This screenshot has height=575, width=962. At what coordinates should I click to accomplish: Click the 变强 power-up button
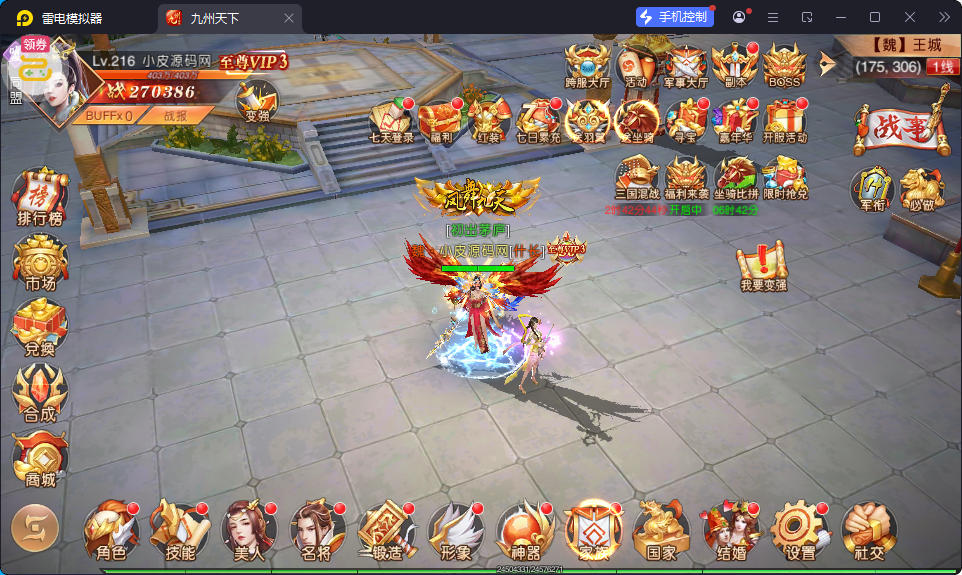click(257, 102)
